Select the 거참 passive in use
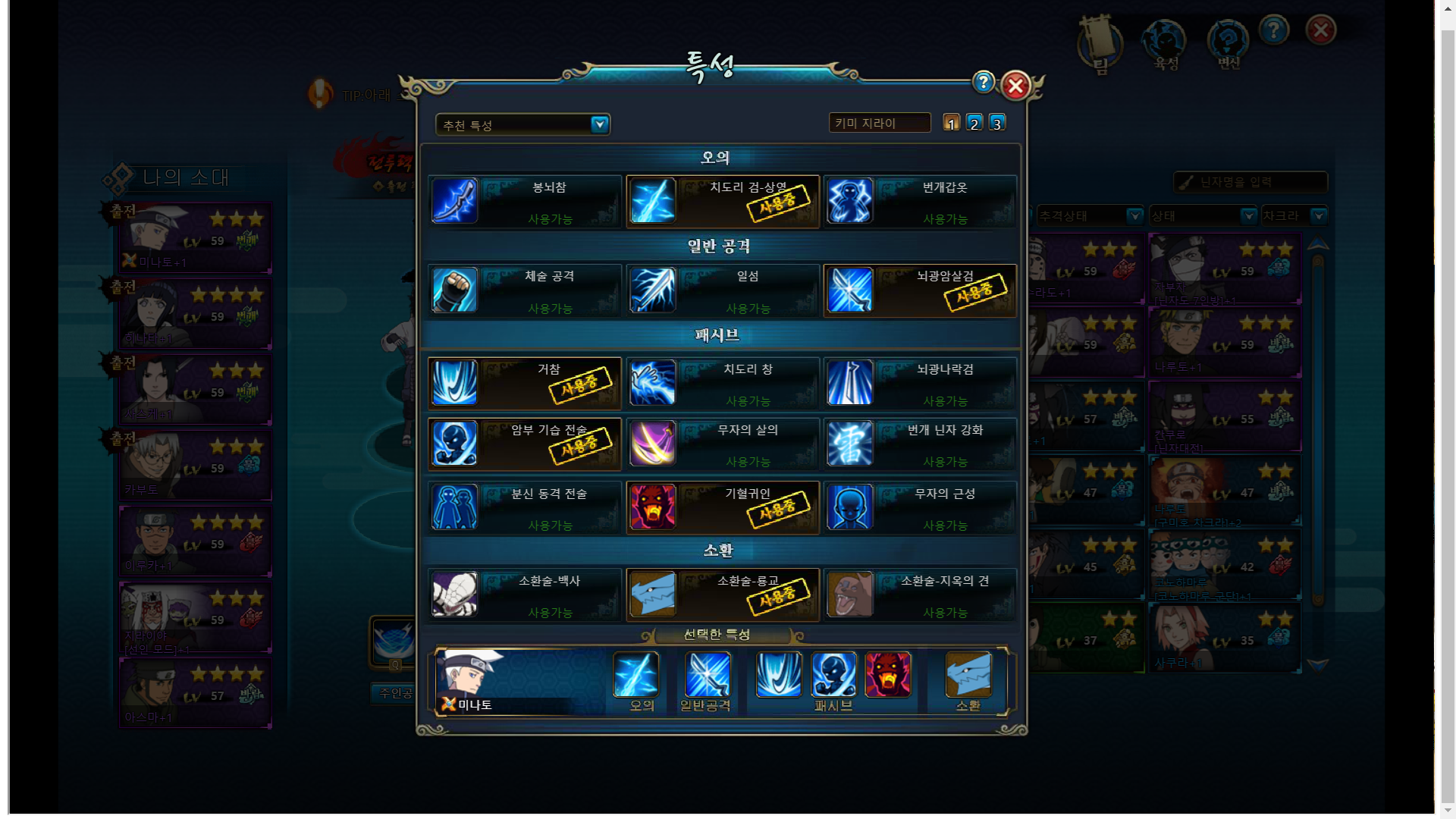 525,383
